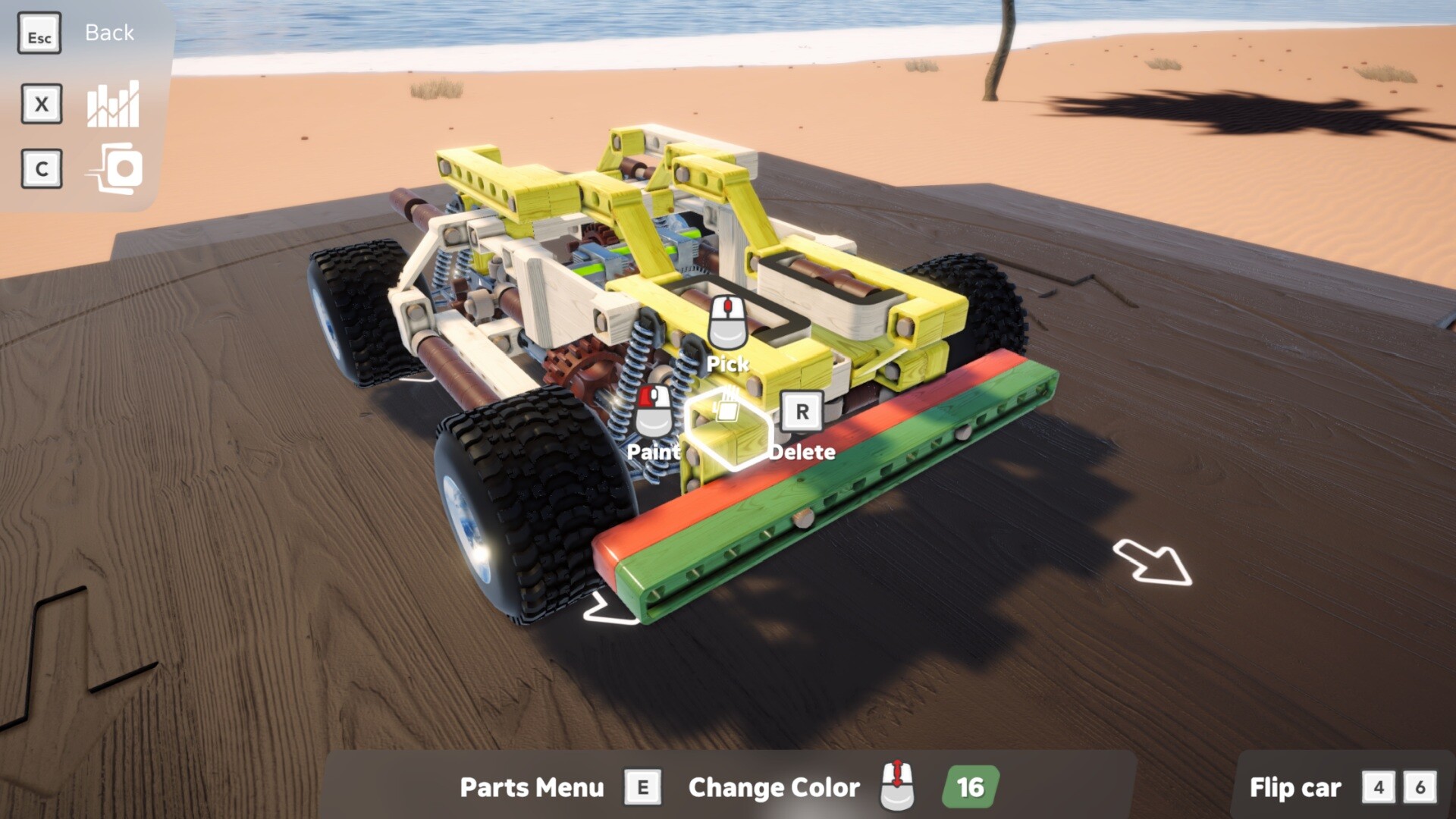
Task: Click the Esc key icon next to Back
Action: (39, 33)
